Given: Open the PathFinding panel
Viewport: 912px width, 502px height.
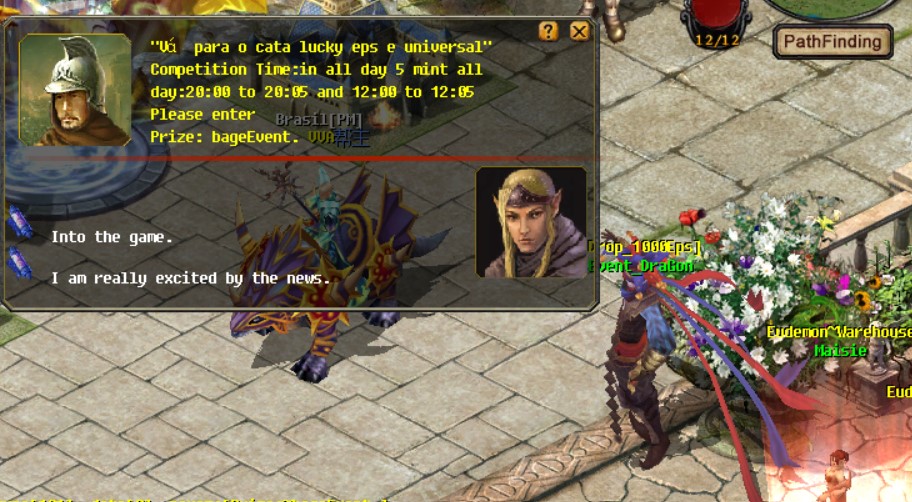Looking at the screenshot, I should point(832,42).
